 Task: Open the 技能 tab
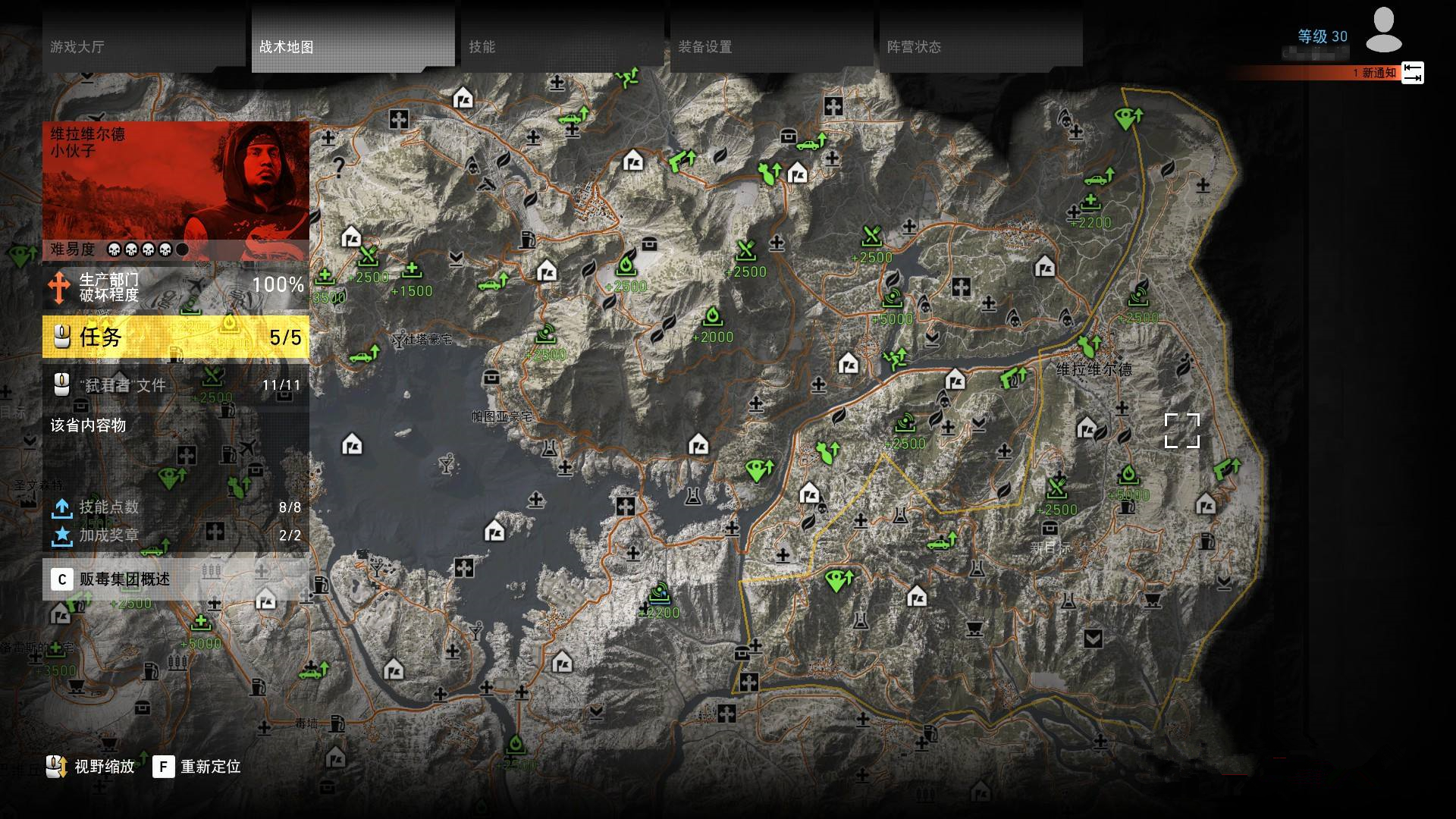[563, 47]
